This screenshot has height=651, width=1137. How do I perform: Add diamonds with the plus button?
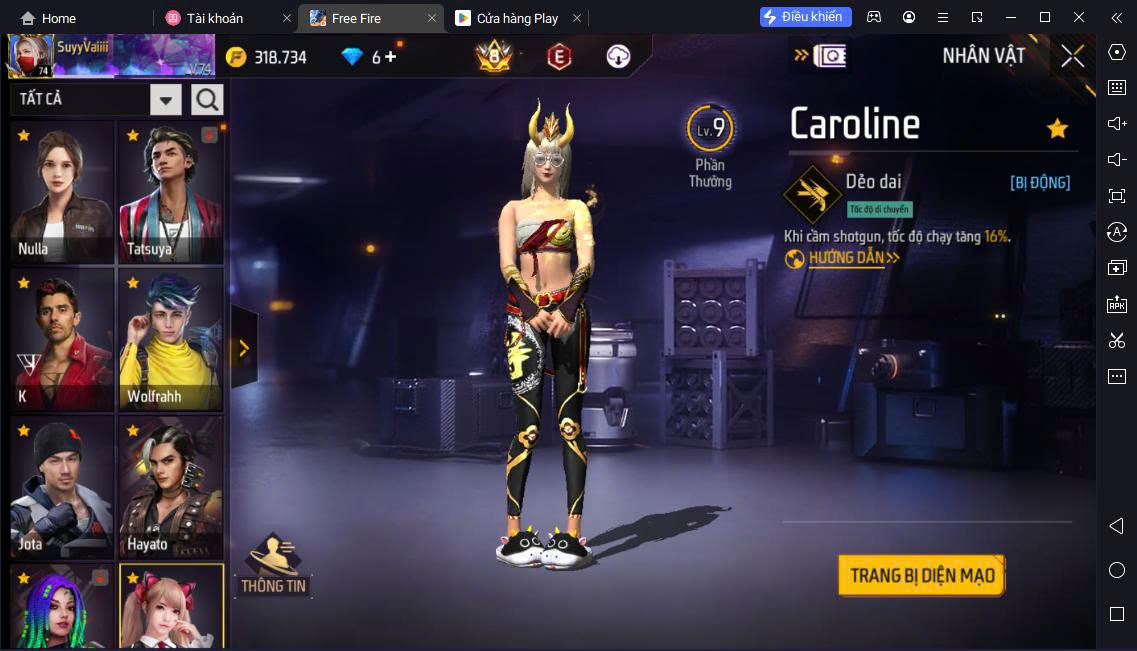(x=390, y=57)
